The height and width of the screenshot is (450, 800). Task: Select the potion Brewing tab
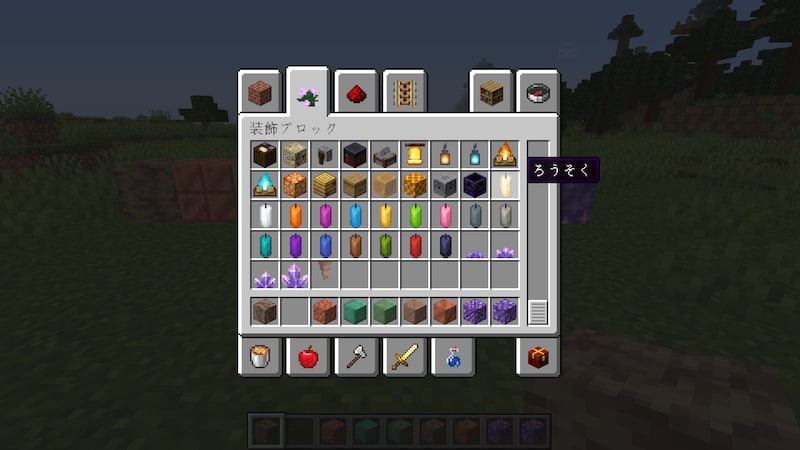[x=451, y=356]
